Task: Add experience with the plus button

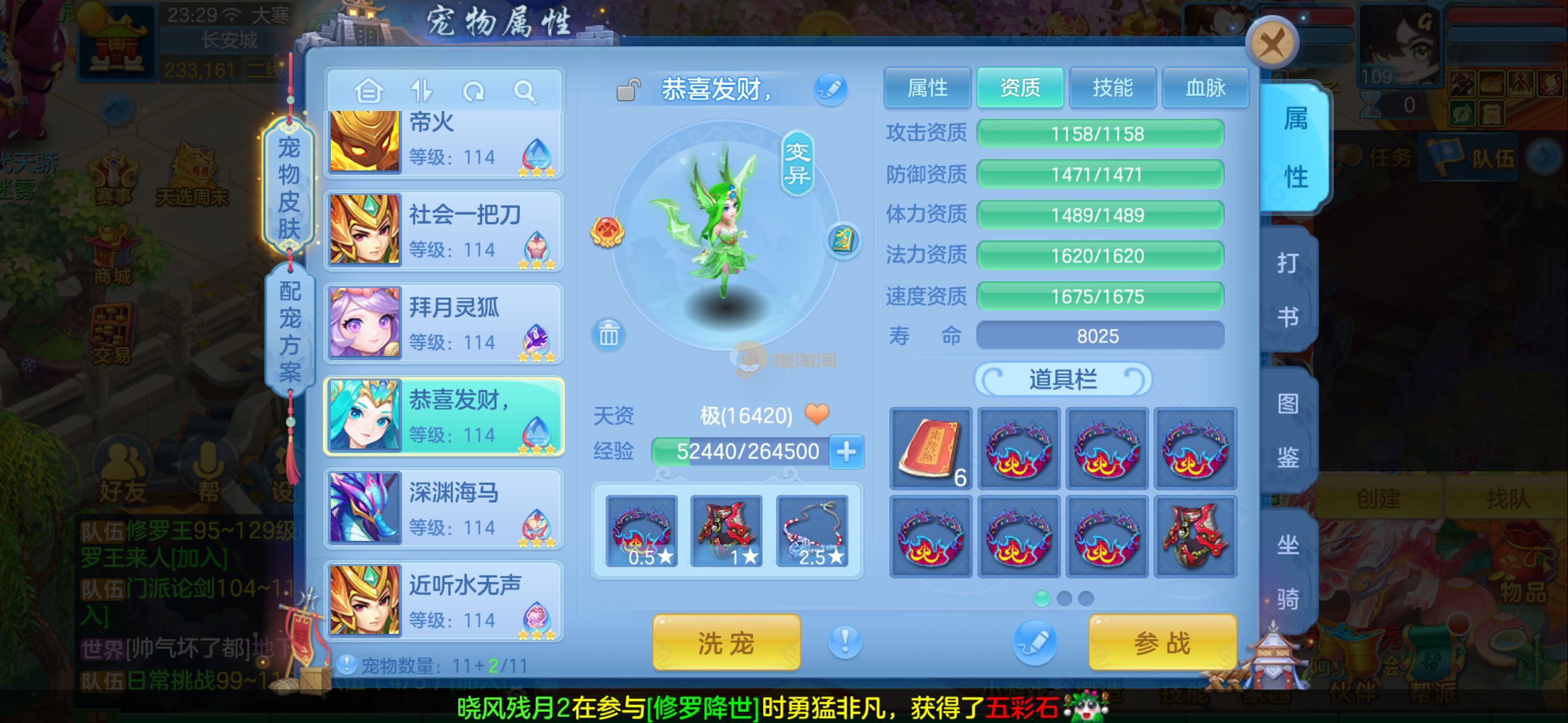Action: [x=846, y=452]
